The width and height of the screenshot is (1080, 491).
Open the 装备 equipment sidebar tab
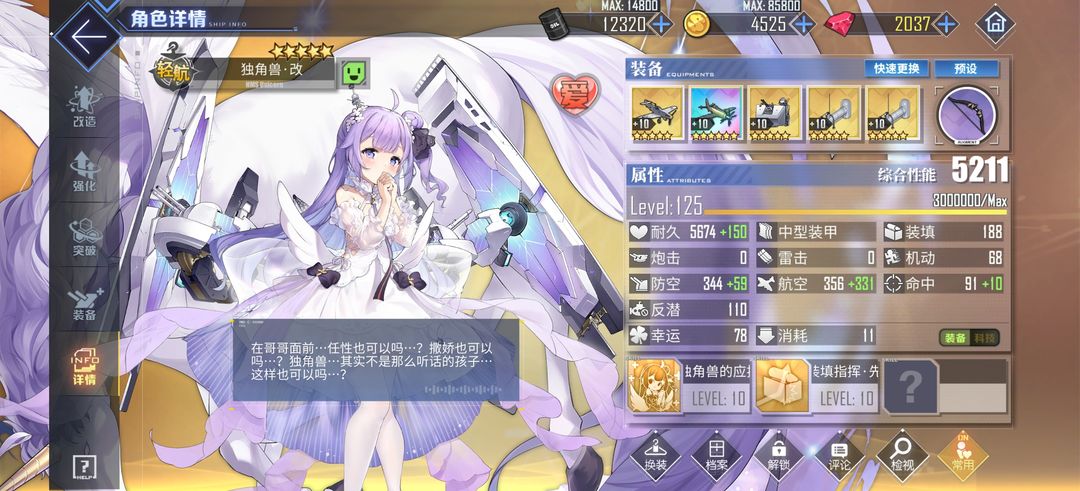(x=84, y=302)
